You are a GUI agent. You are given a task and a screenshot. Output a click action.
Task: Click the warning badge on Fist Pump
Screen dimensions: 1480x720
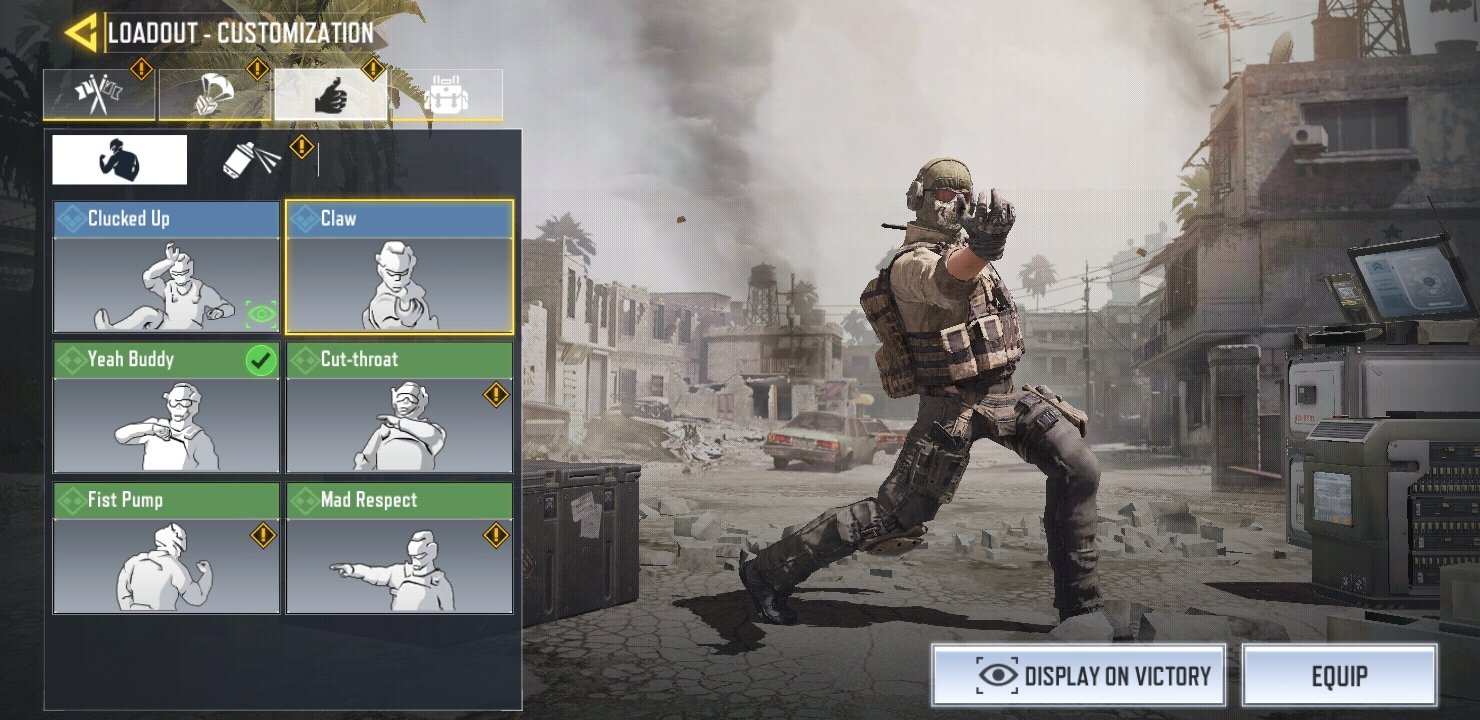(x=263, y=536)
